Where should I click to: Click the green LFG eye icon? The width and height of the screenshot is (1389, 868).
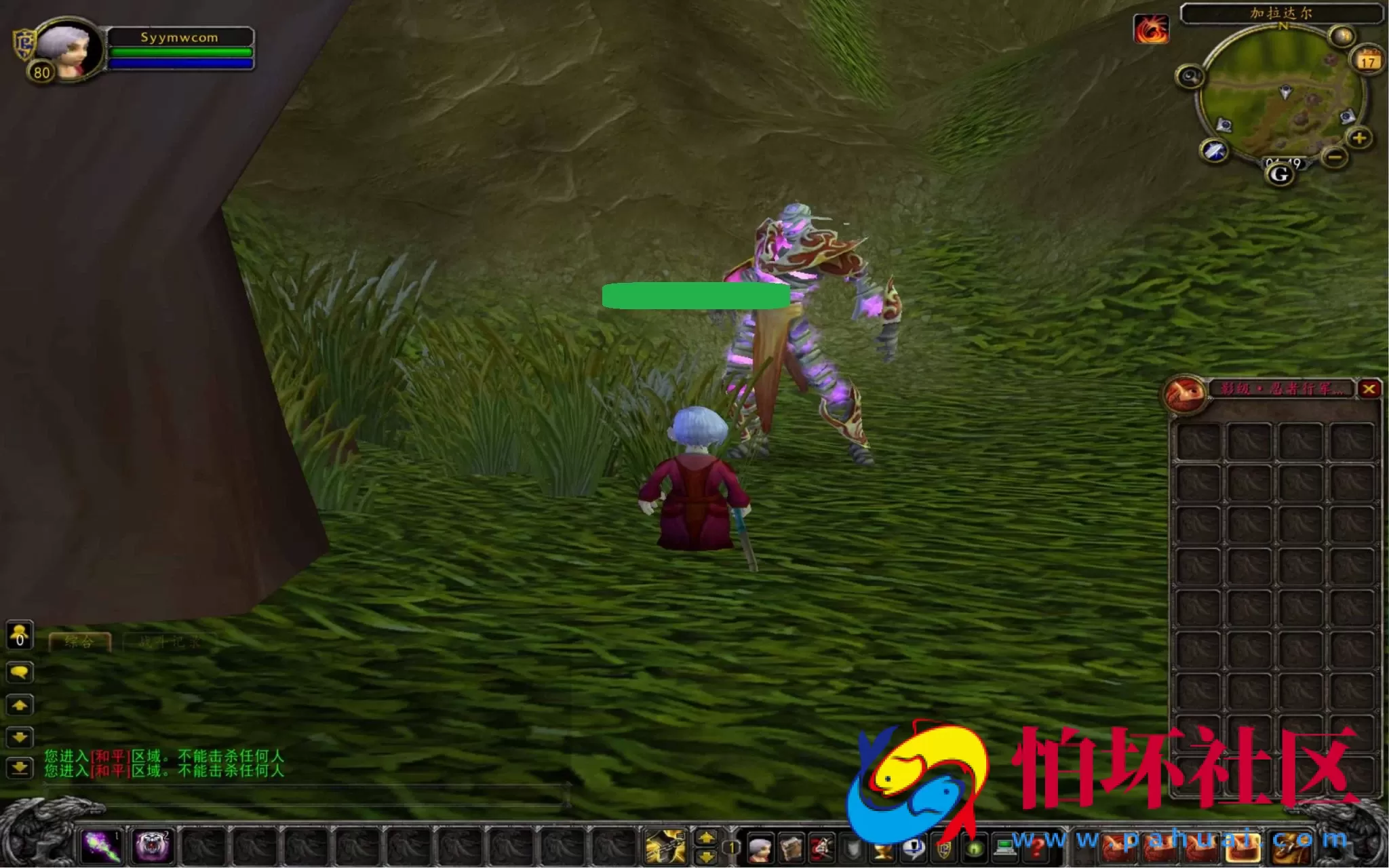pos(975,849)
